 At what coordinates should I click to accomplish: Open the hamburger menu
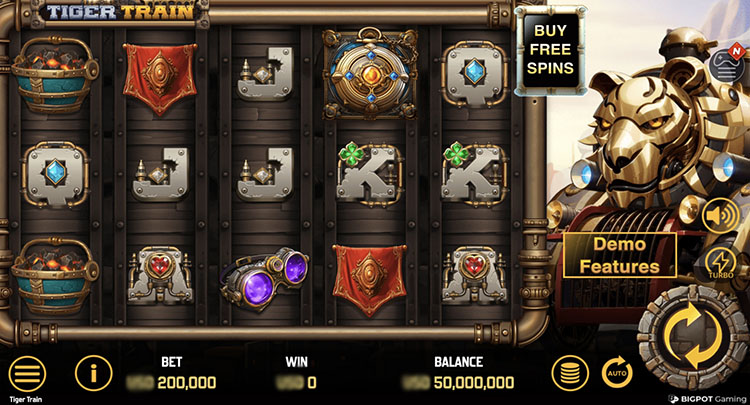[x=28, y=374]
